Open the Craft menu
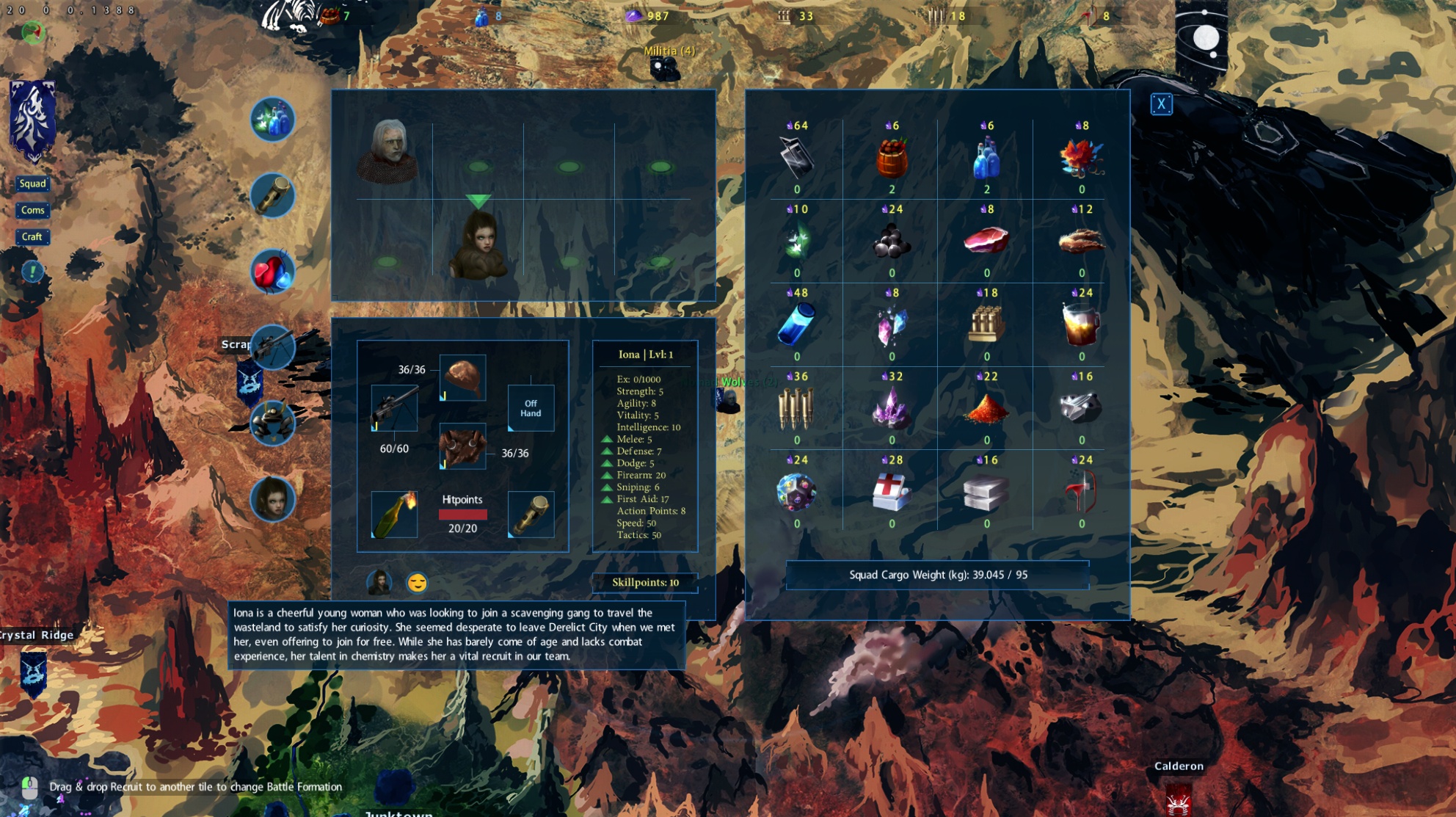 point(32,236)
